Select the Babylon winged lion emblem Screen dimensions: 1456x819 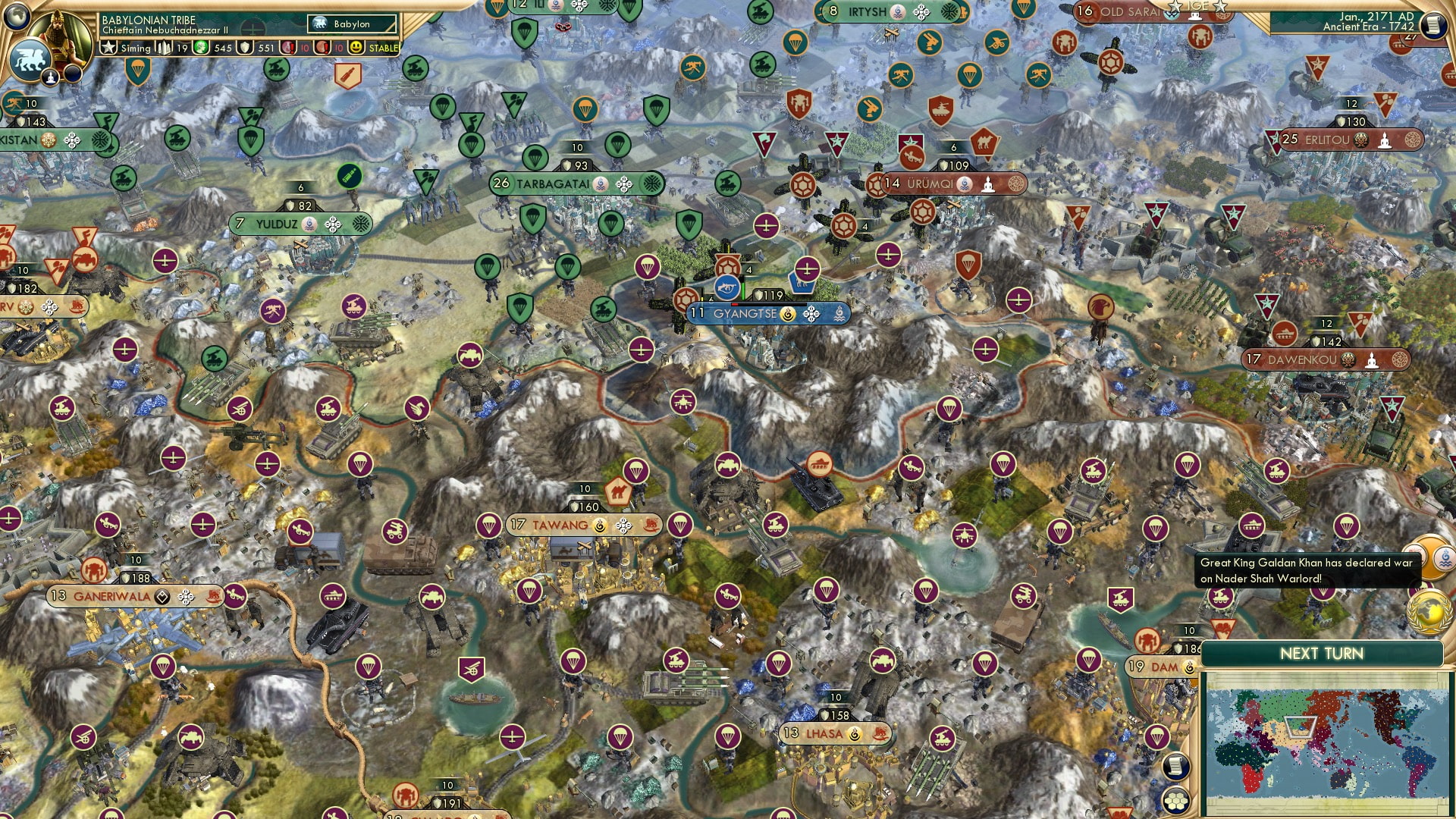[29, 61]
